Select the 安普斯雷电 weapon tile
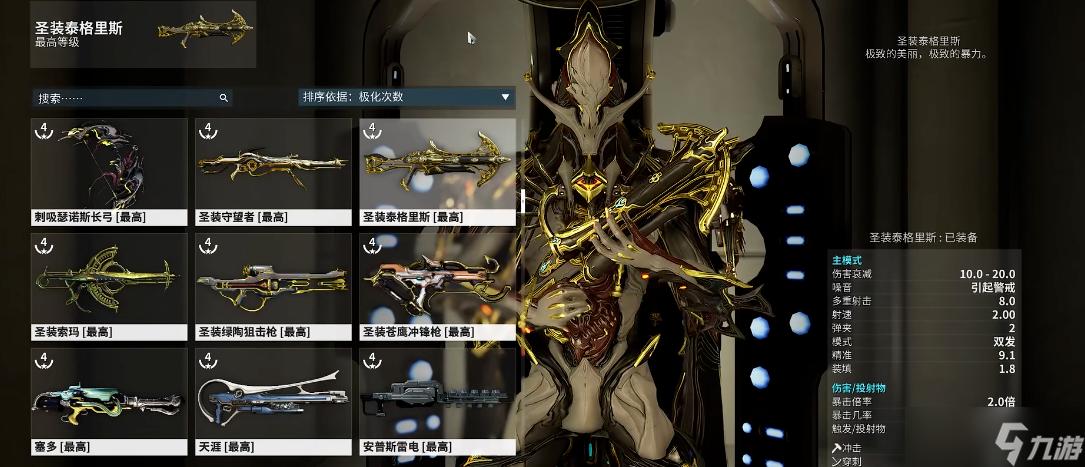 437,400
